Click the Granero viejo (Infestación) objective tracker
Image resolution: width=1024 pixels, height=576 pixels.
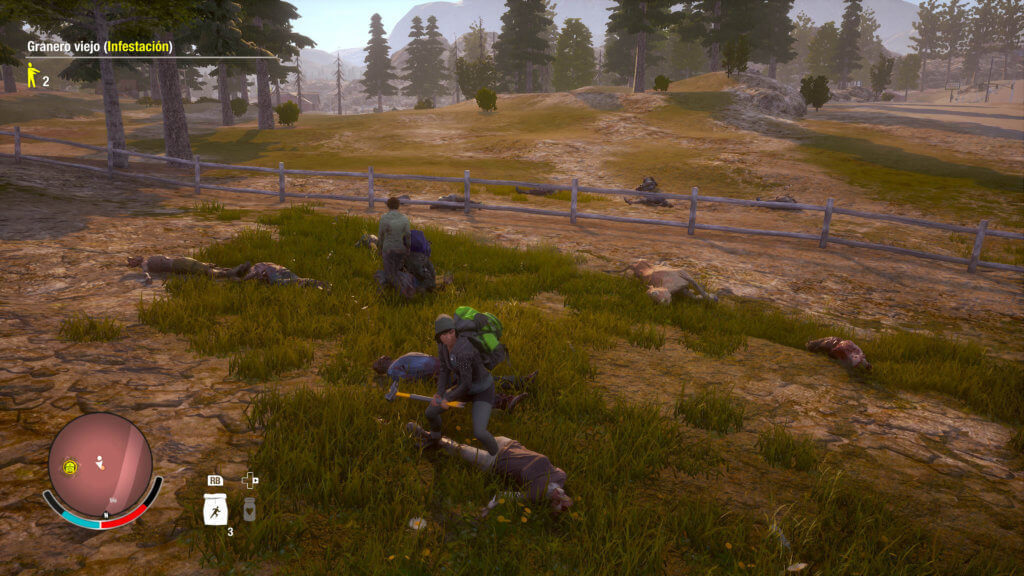click(99, 46)
